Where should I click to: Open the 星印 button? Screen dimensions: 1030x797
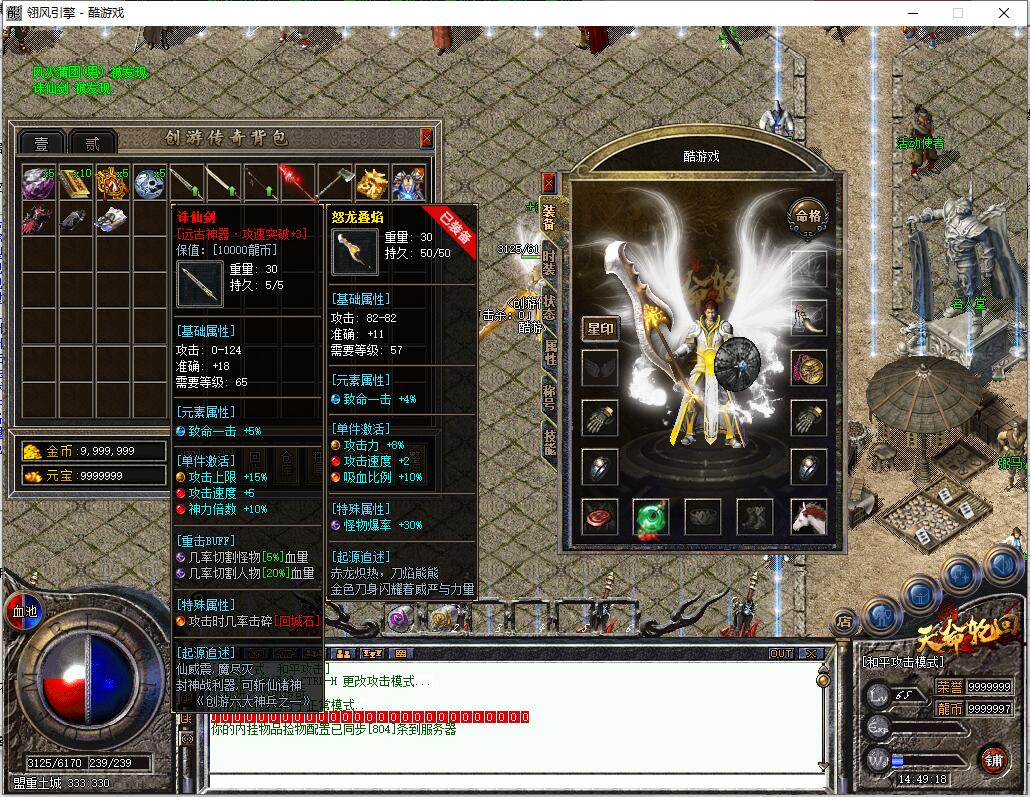point(601,328)
